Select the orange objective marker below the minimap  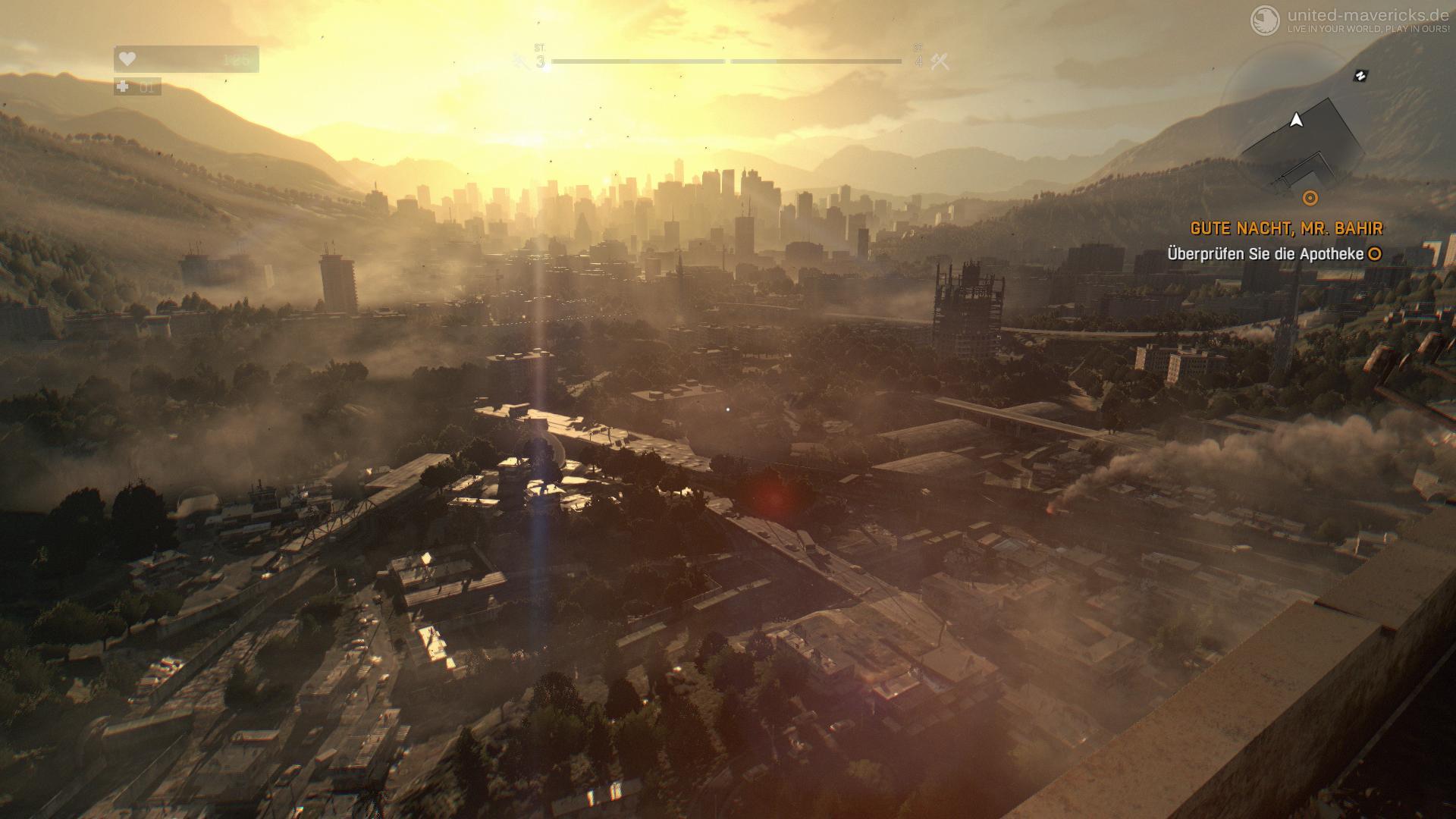1310,199
